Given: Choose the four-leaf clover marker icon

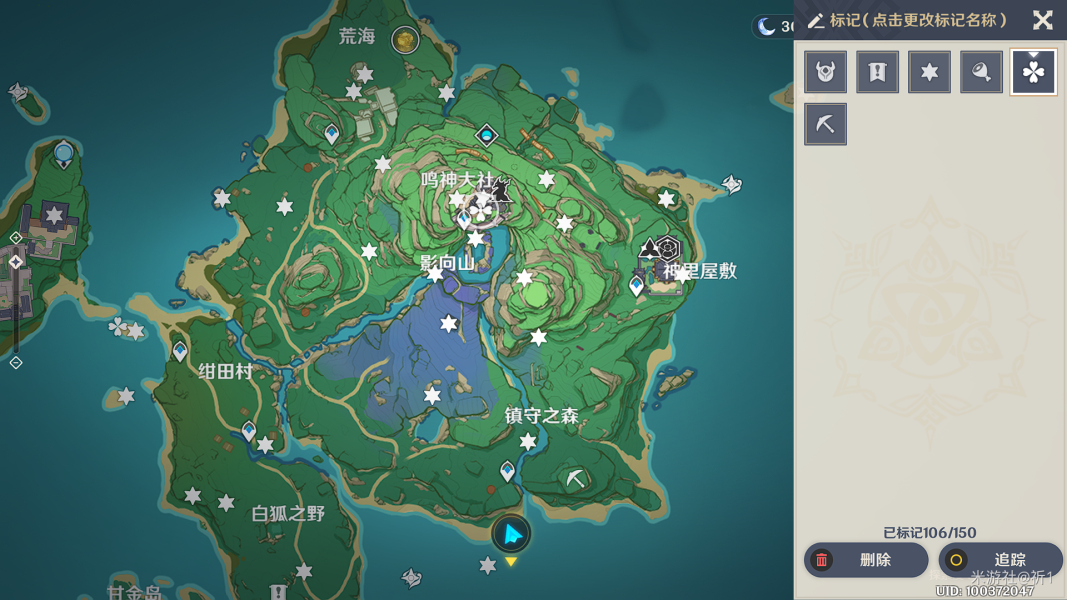Looking at the screenshot, I should (x=1033, y=72).
